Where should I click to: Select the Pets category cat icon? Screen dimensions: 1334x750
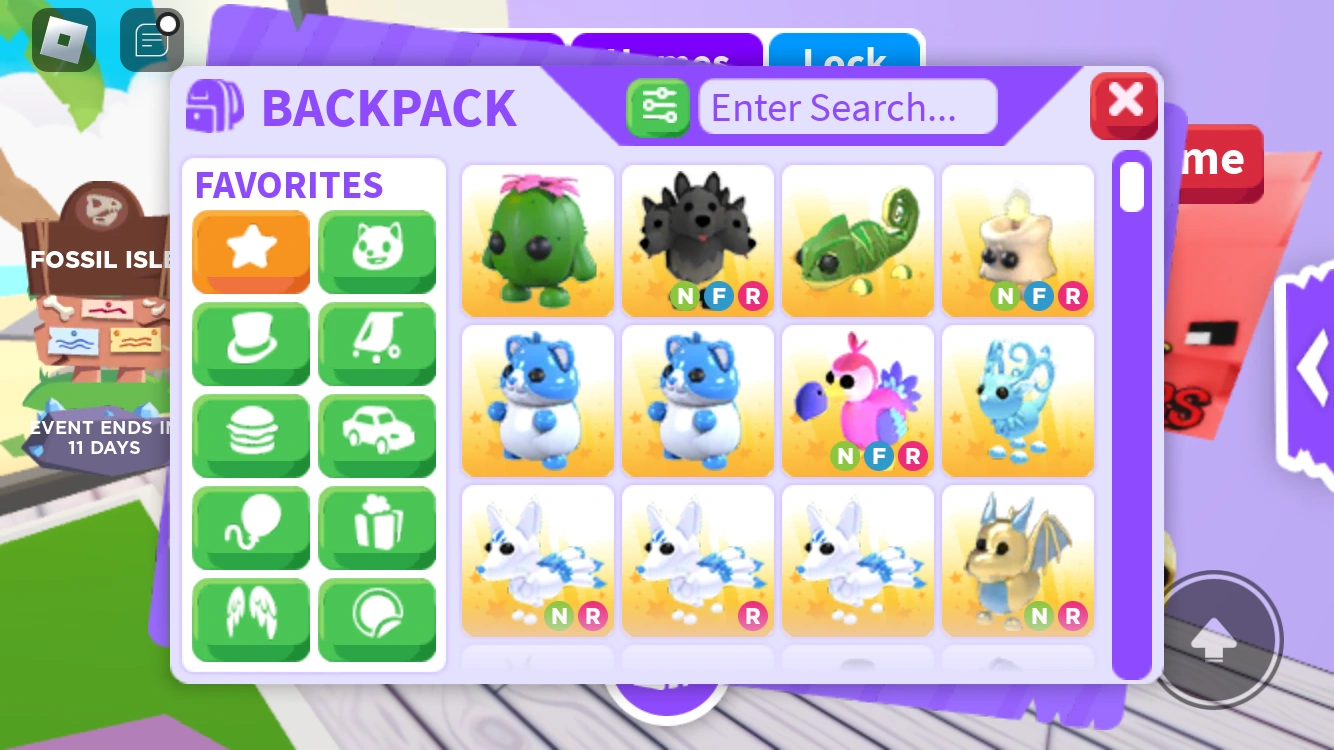(377, 252)
